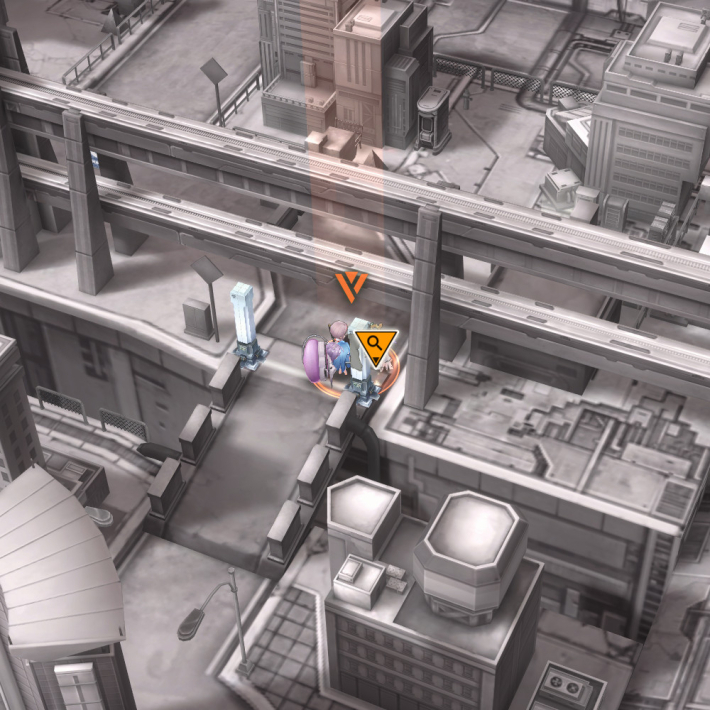Select the orange chevron waypoint marker
Screen dimensions: 710x710
point(351,285)
